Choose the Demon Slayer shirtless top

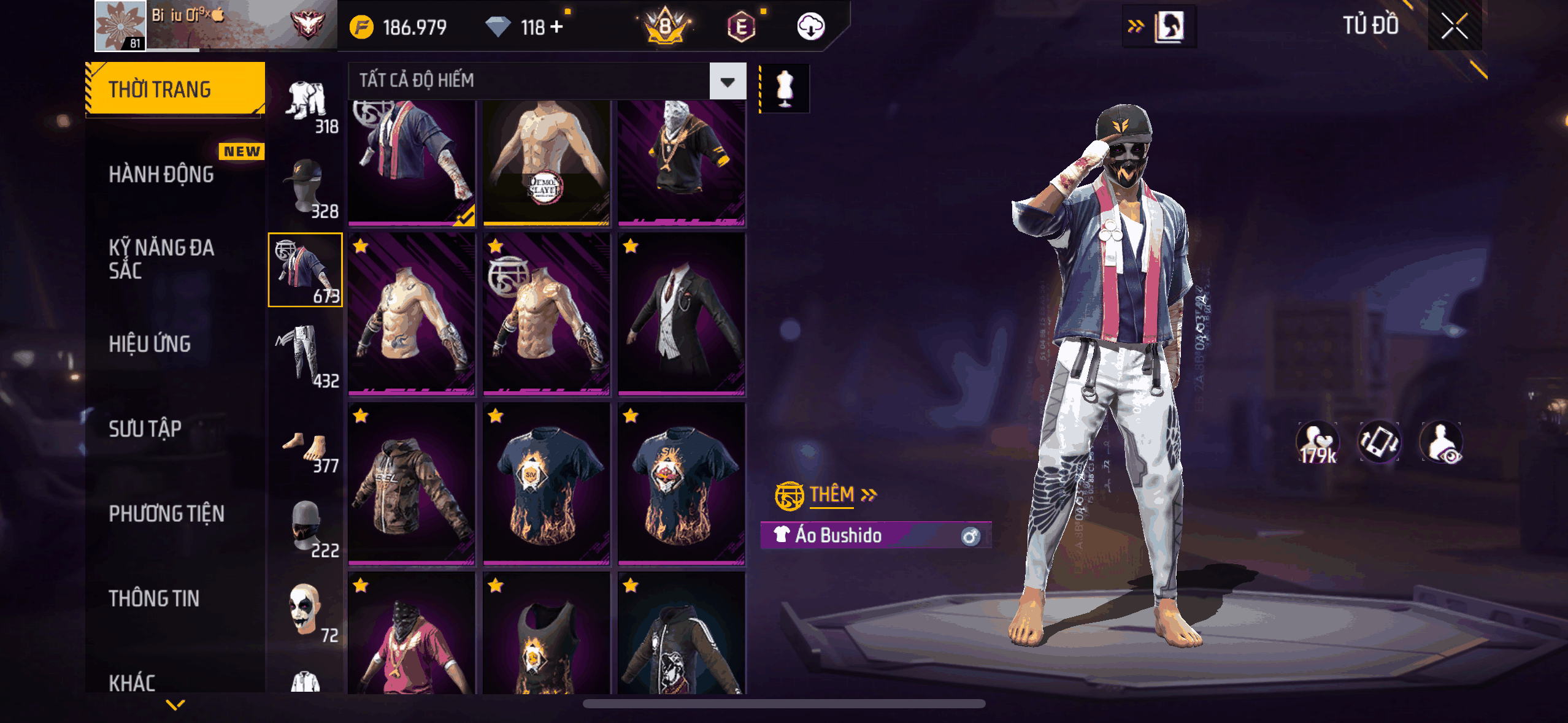(546, 162)
